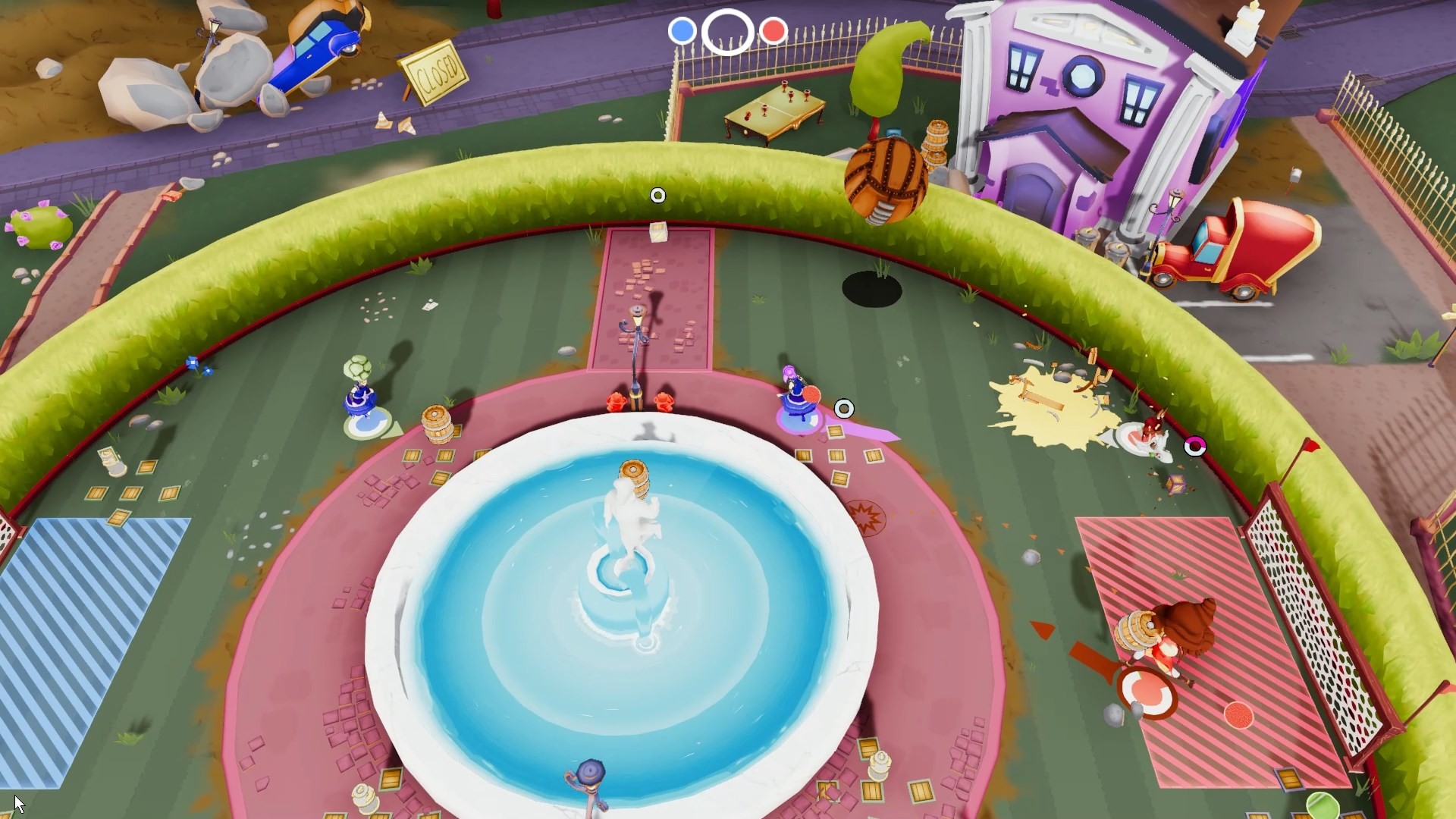Click the red team score circle

(773, 32)
